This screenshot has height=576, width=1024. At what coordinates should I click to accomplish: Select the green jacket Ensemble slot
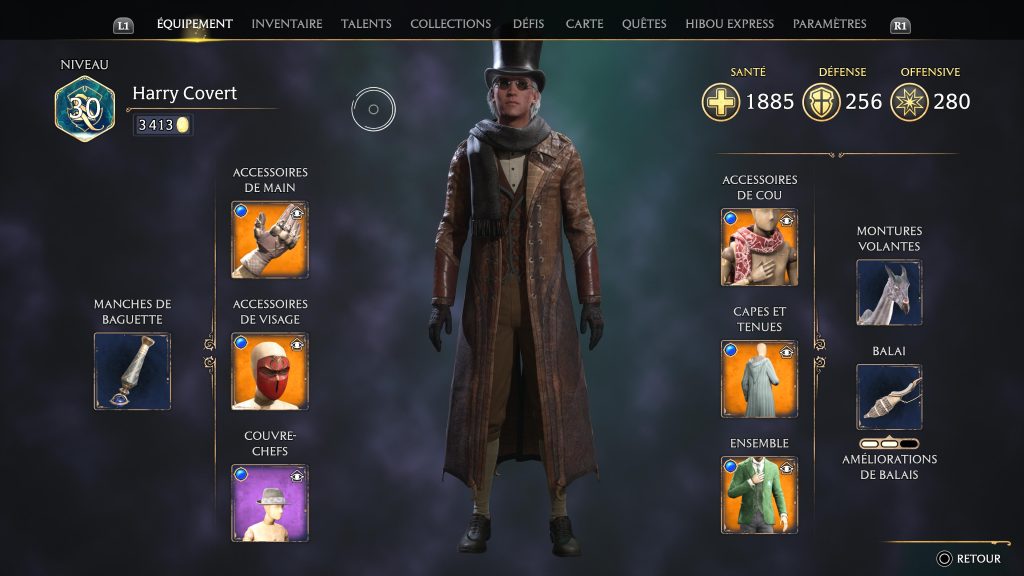[x=759, y=495]
